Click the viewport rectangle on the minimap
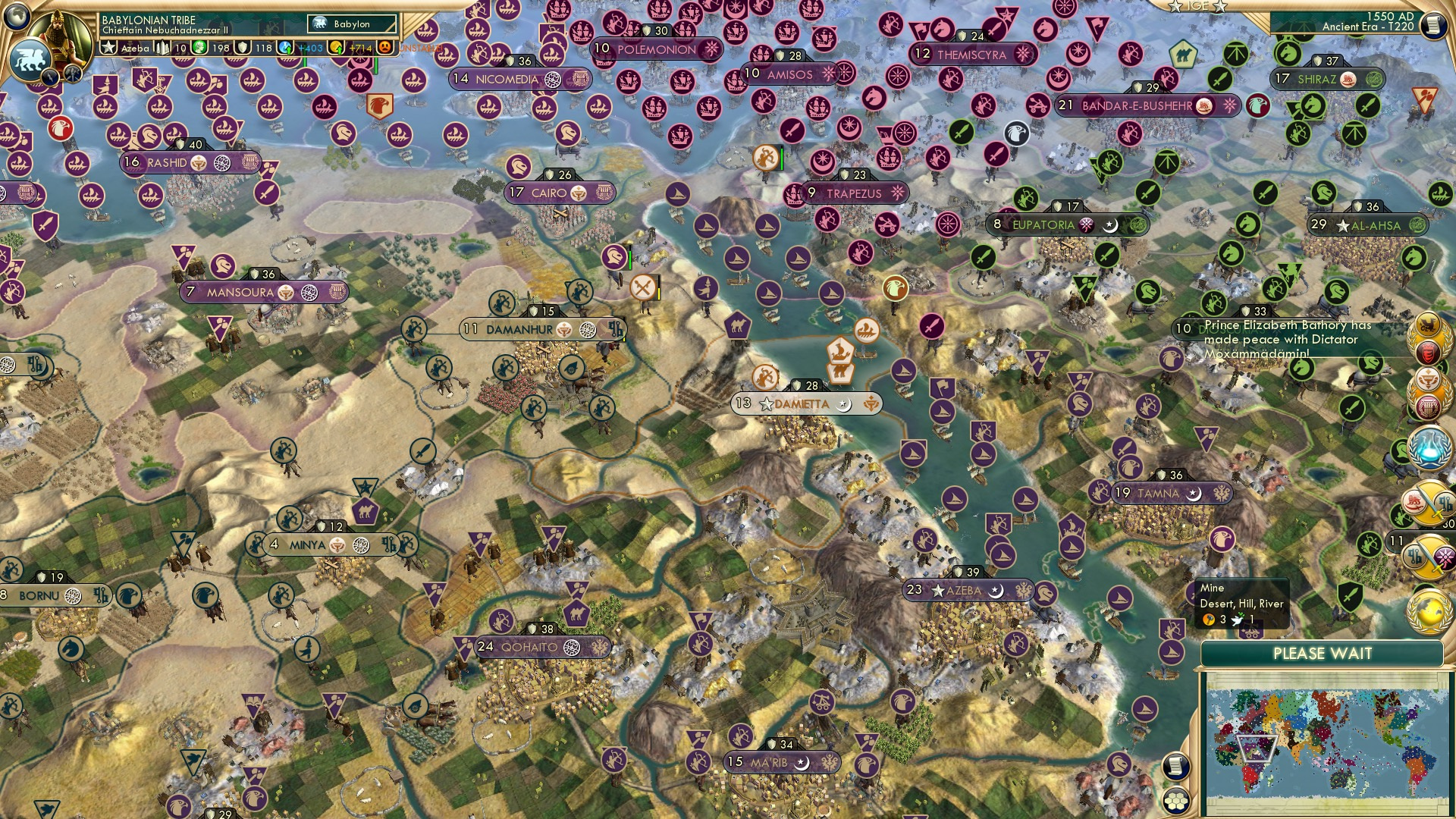The width and height of the screenshot is (1456, 819). tap(1256, 749)
